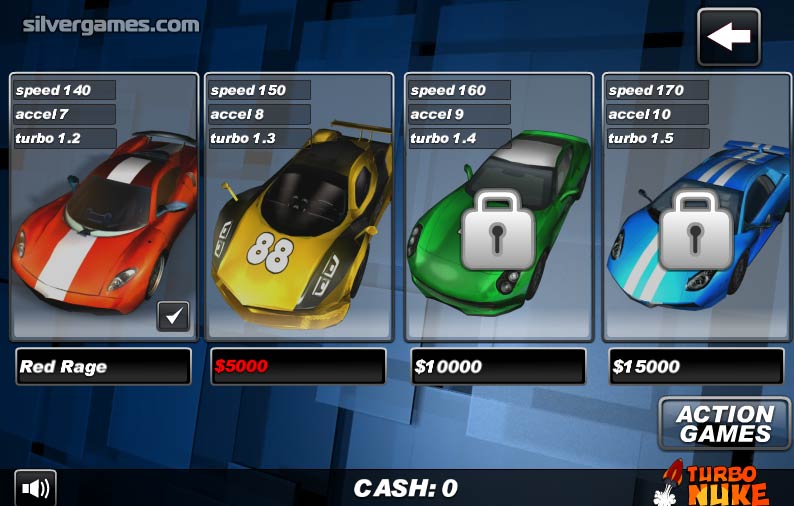Buy the car priced at $10000
The height and width of the screenshot is (506, 794).
(497, 366)
